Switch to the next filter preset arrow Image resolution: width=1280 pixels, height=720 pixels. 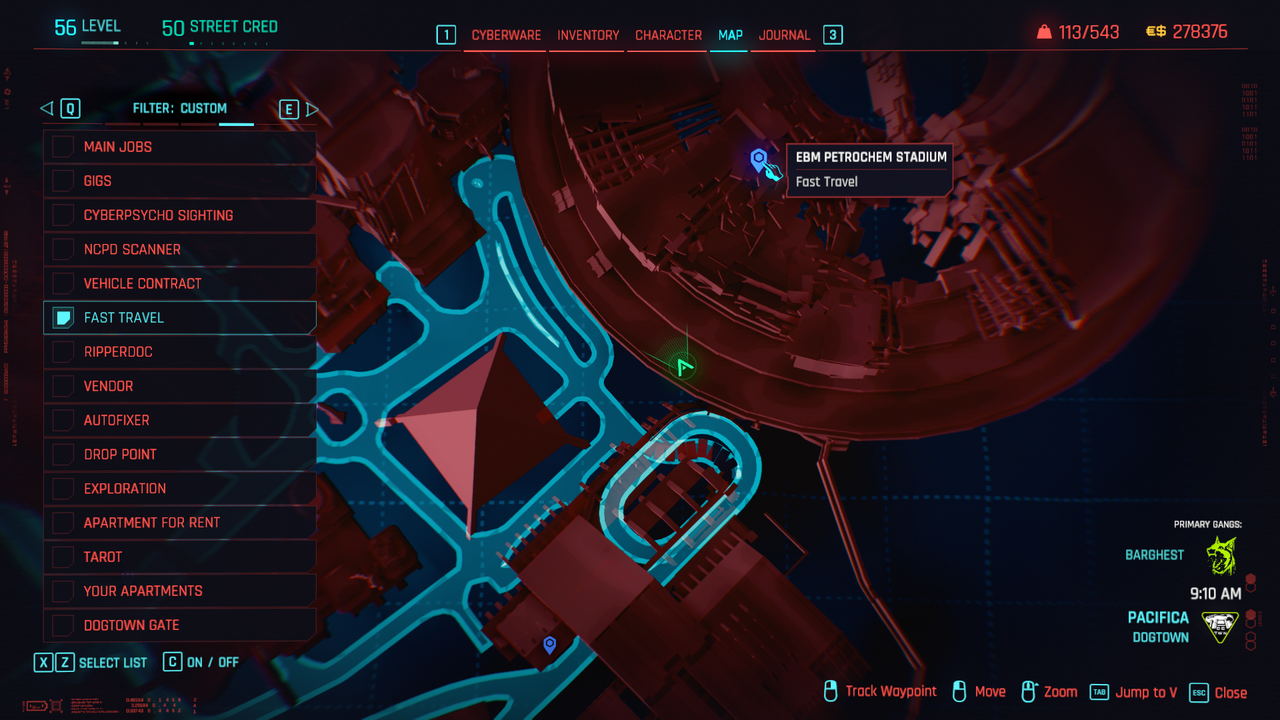[312, 109]
